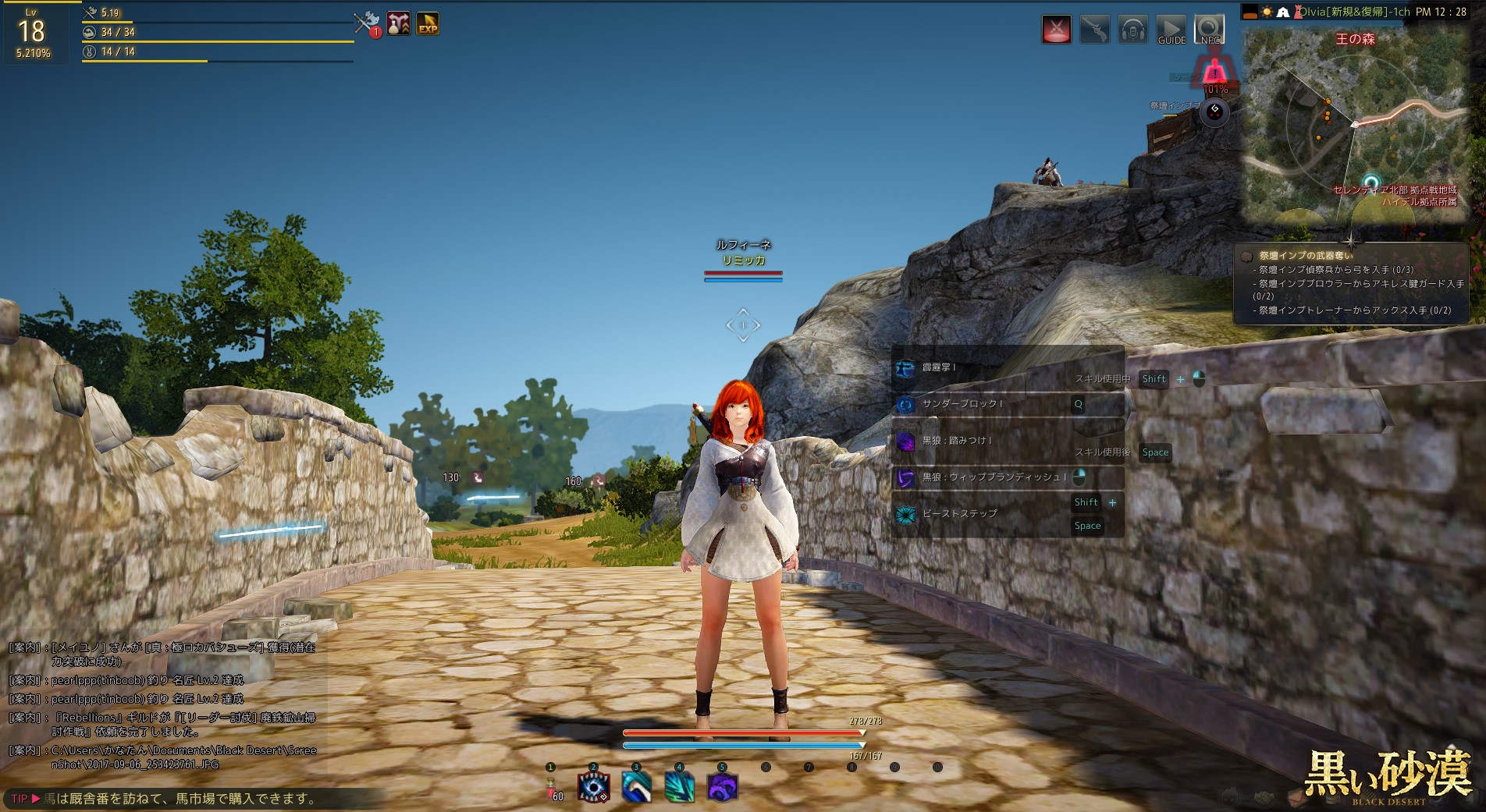Image resolution: width=1486 pixels, height=812 pixels.
Task: Select the サンダーブロック skill guide row
Action: (x=1007, y=404)
